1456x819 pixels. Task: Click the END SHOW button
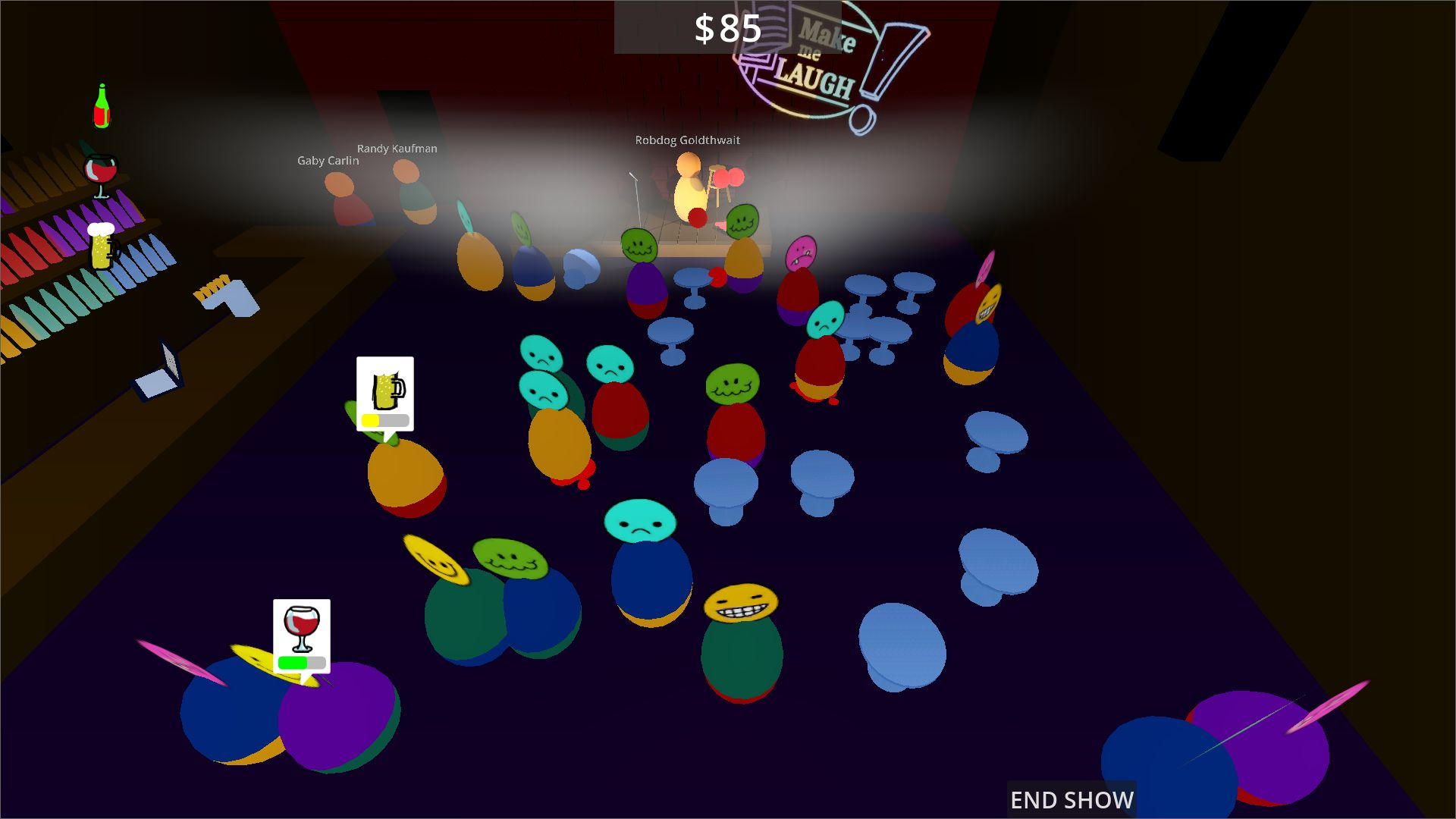pyautogui.click(x=1071, y=799)
